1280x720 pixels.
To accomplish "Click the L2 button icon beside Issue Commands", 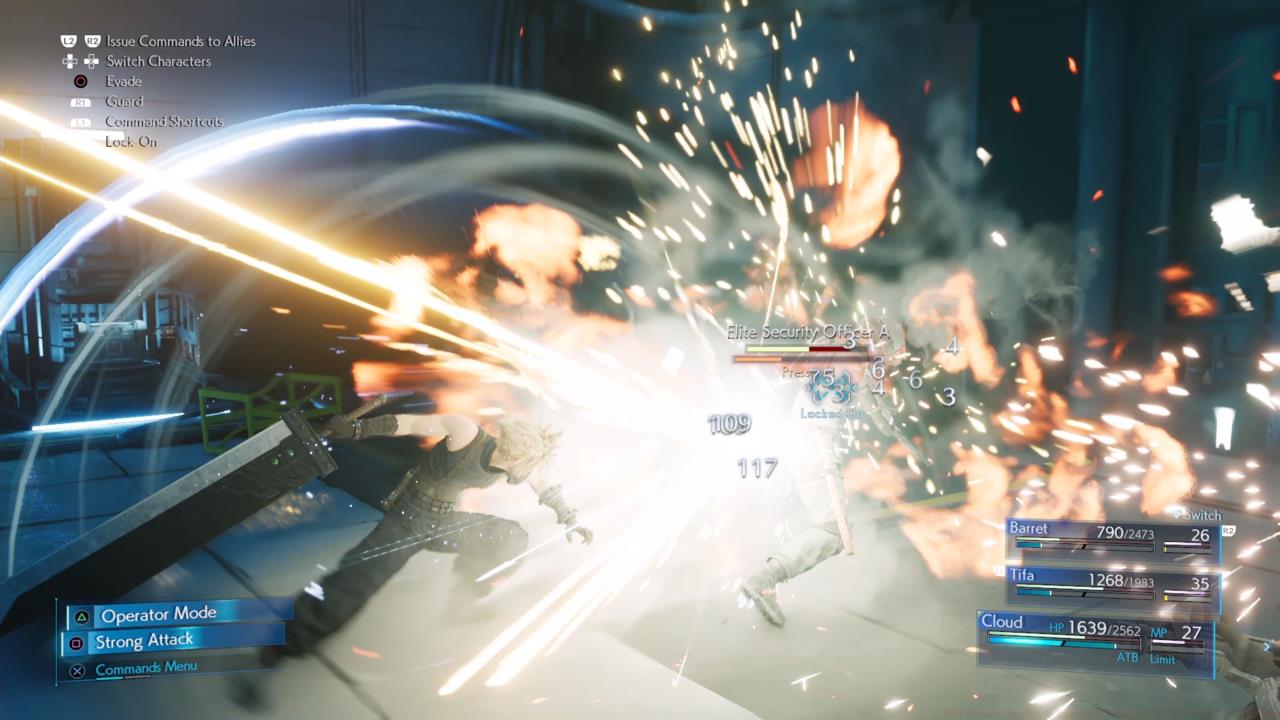I will (68, 41).
